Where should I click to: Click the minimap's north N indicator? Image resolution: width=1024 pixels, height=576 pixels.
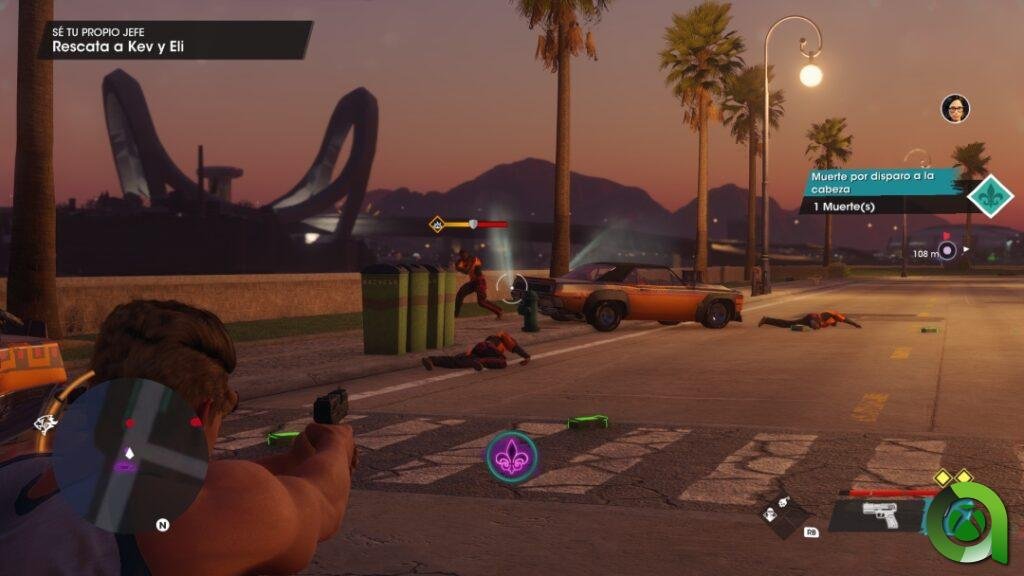[162, 523]
